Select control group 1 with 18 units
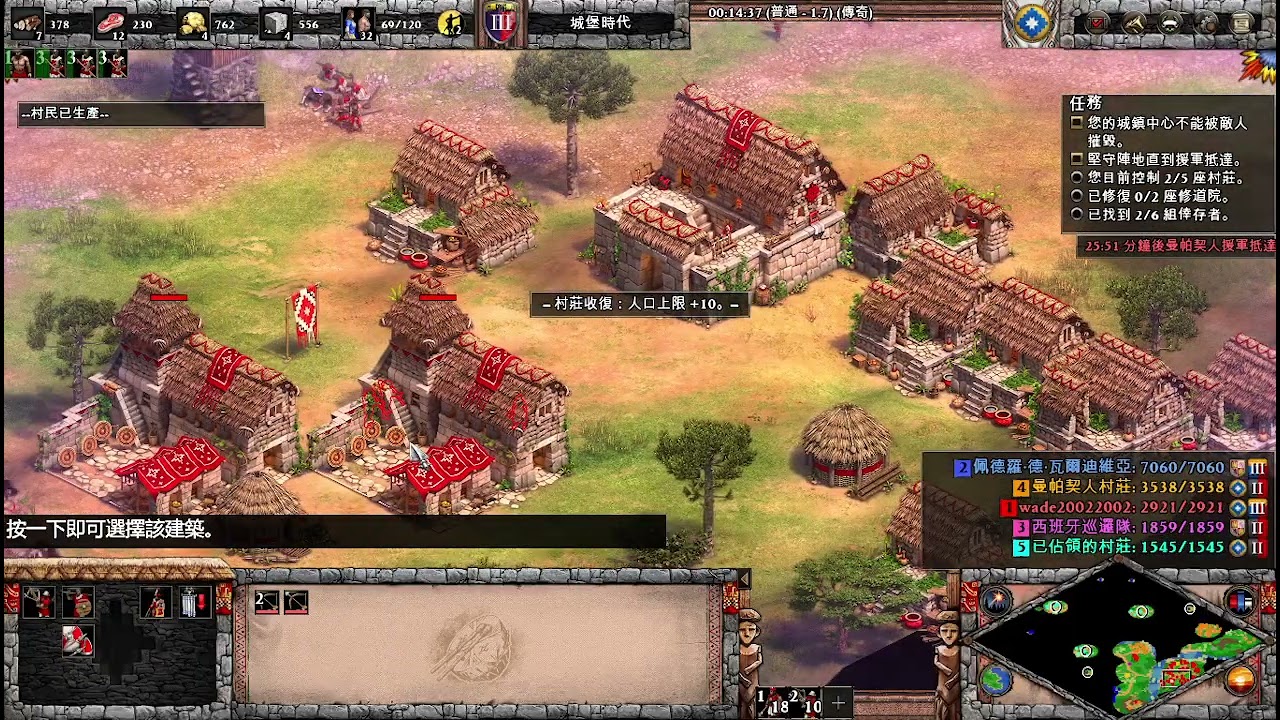 [x=773, y=702]
